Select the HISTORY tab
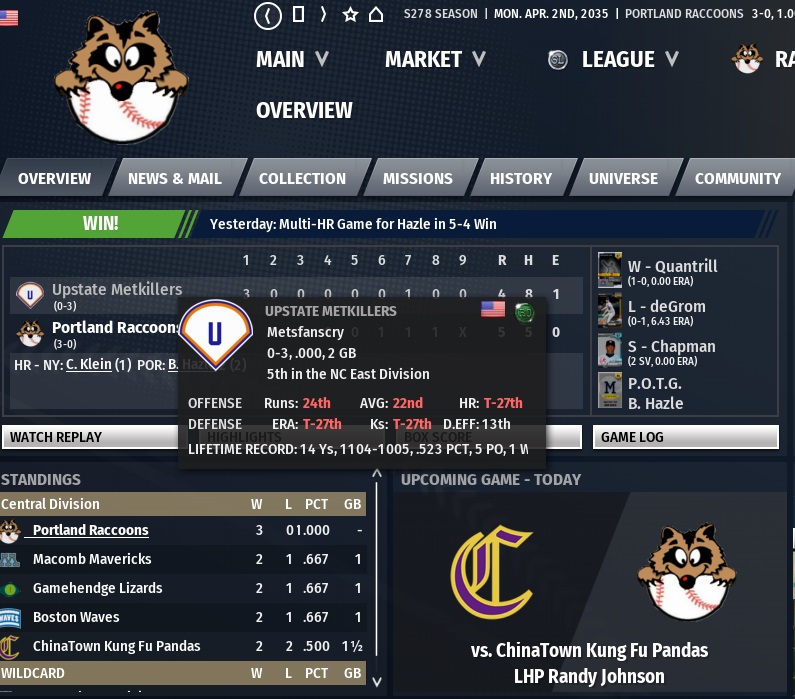Screen dimensions: 795x699 click(x=520, y=179)
